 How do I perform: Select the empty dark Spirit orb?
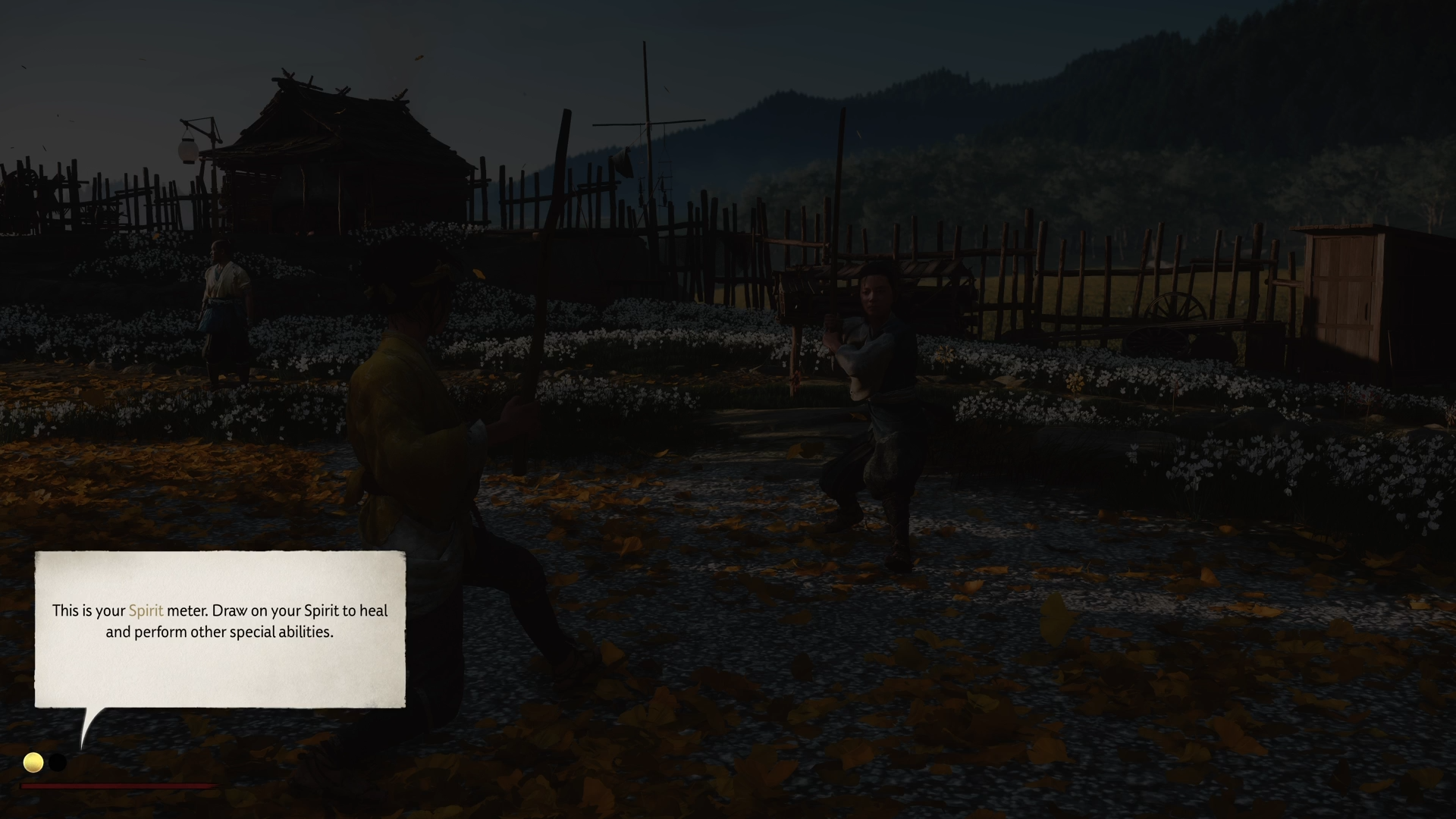point(58,762)
